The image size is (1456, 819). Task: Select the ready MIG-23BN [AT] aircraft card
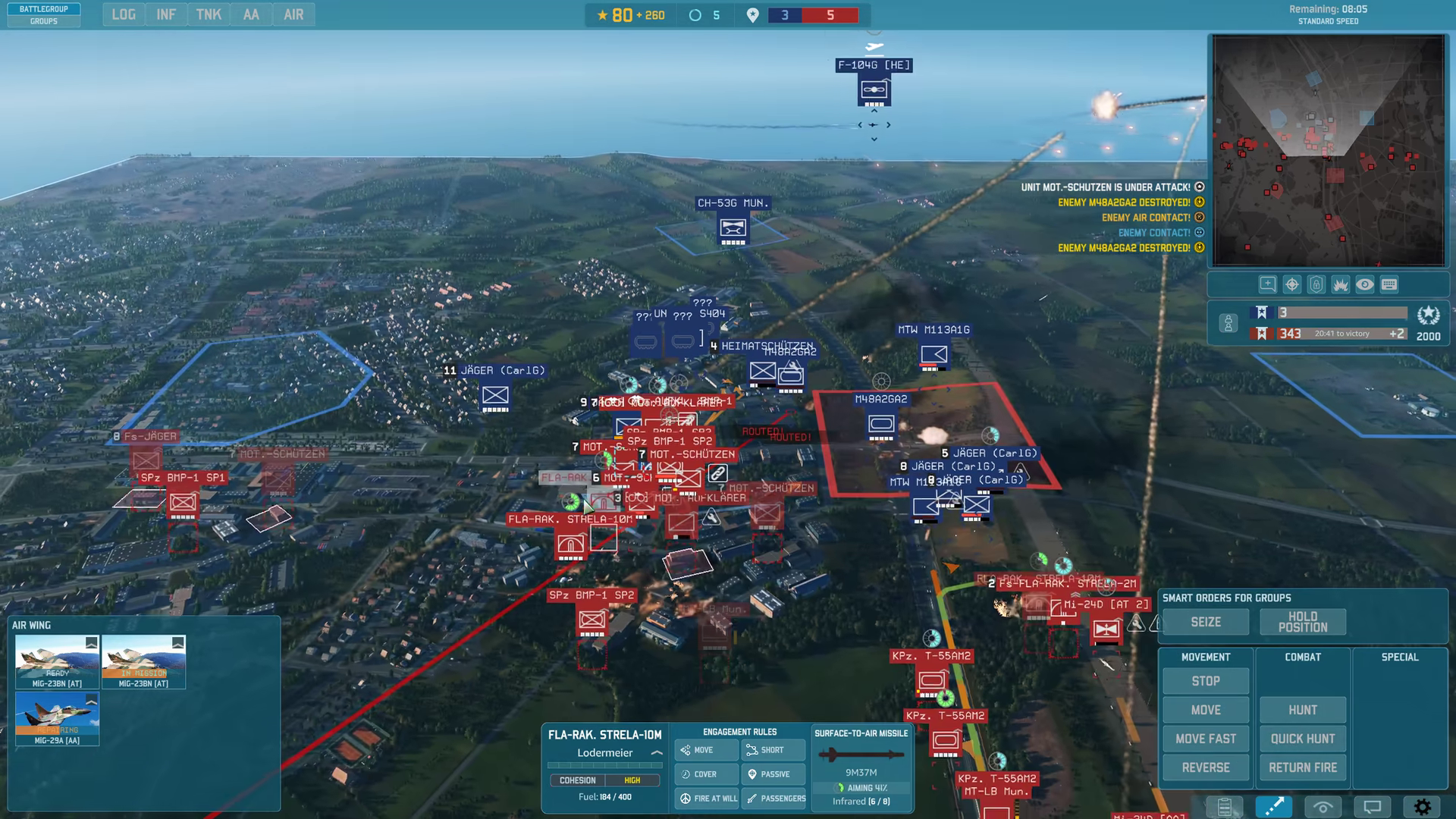pos(58,661)
